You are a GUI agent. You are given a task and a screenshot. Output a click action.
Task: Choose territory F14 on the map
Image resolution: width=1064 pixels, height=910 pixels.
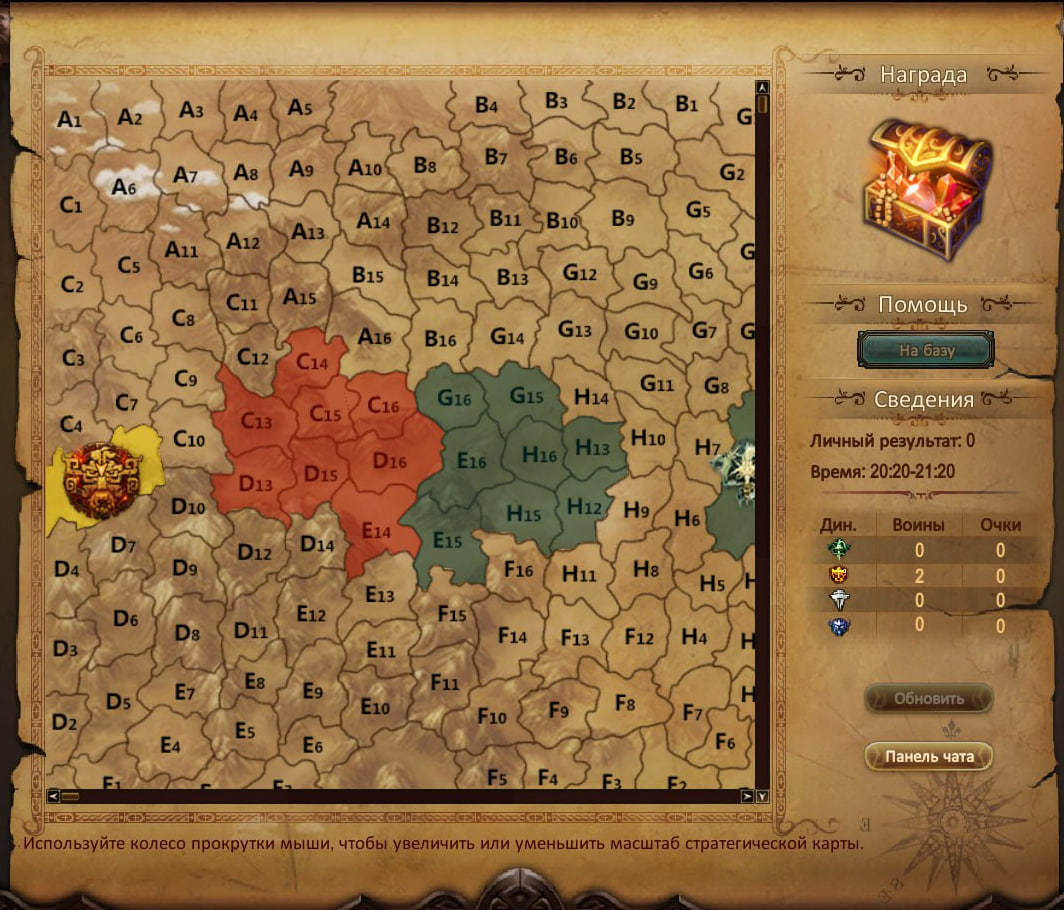(x=512, y=635)
